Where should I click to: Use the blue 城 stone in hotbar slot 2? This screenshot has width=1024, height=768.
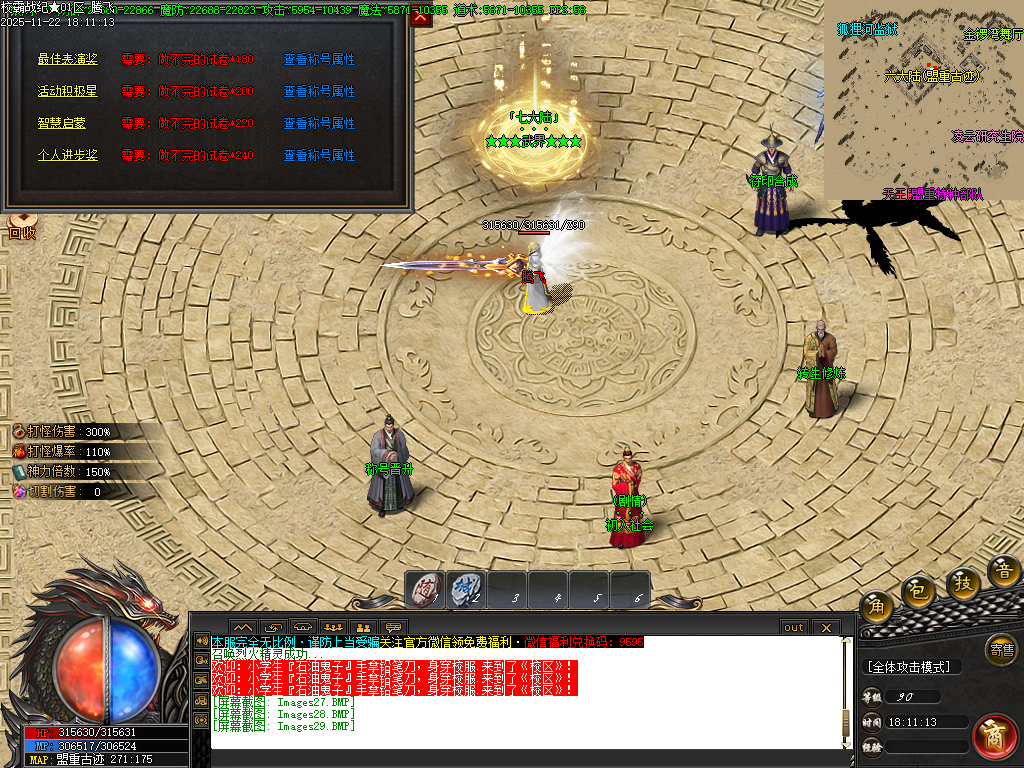464,590
